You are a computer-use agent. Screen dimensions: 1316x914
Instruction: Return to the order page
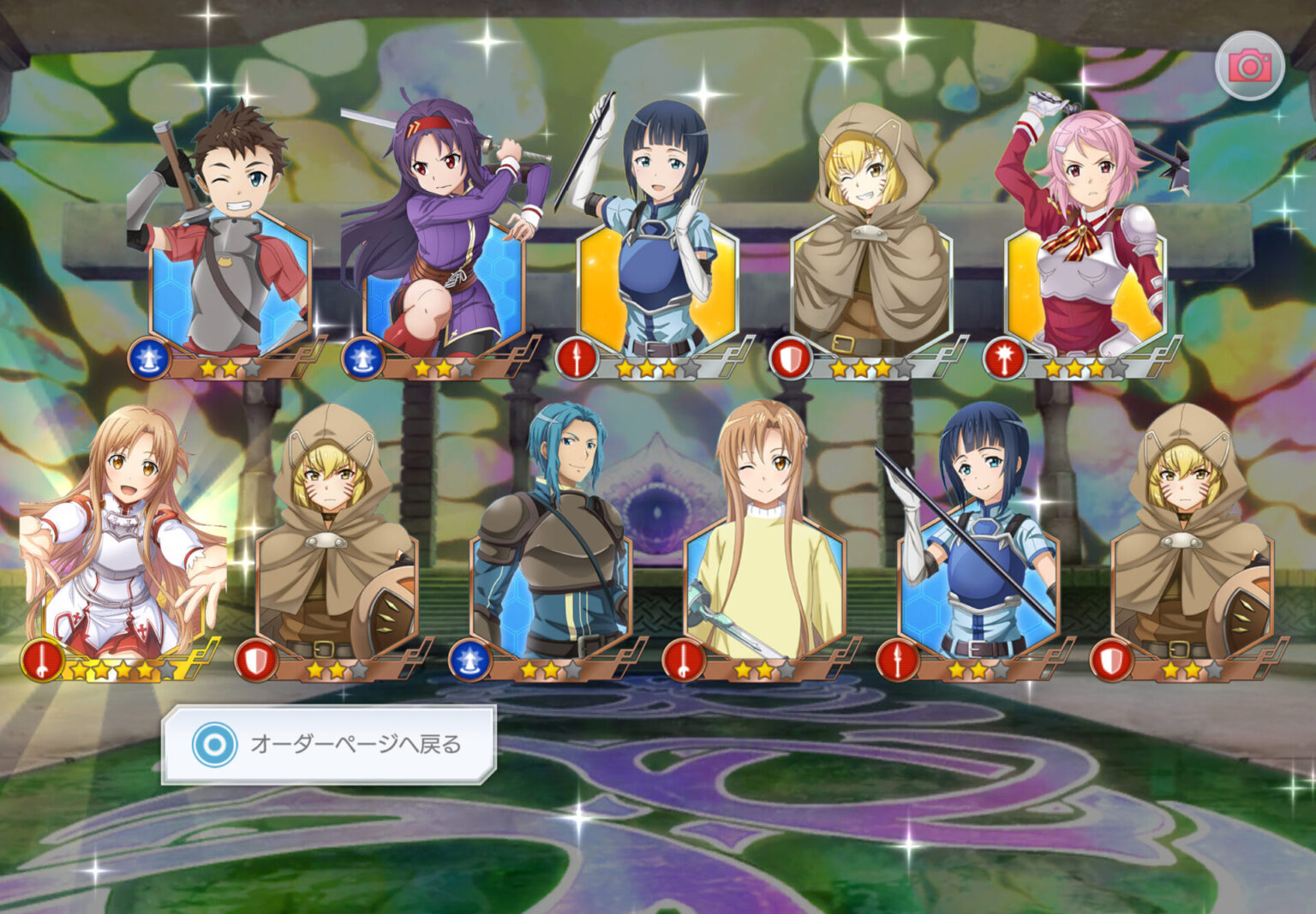[329, 744]
